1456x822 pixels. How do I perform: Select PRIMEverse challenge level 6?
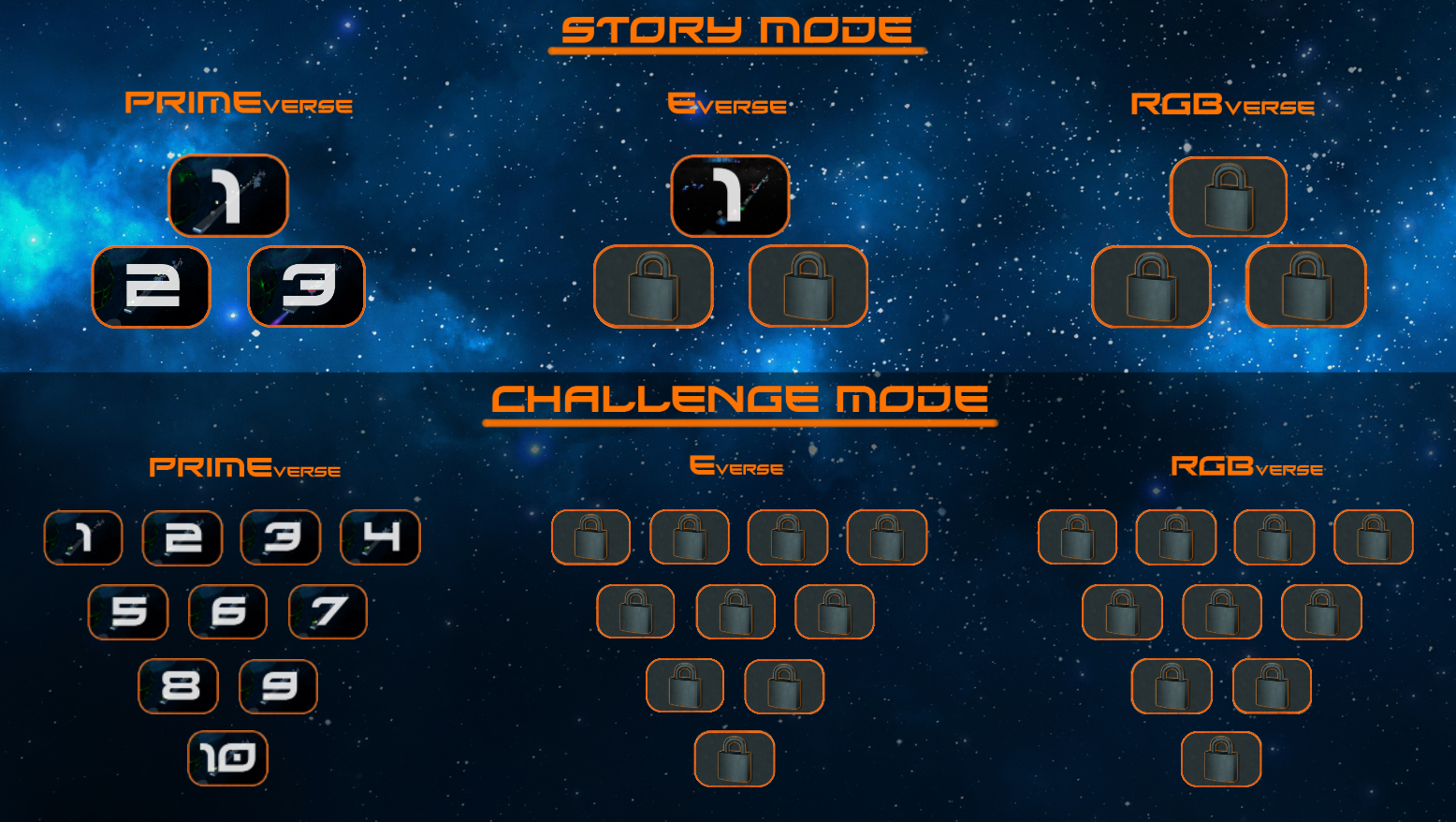227,611
